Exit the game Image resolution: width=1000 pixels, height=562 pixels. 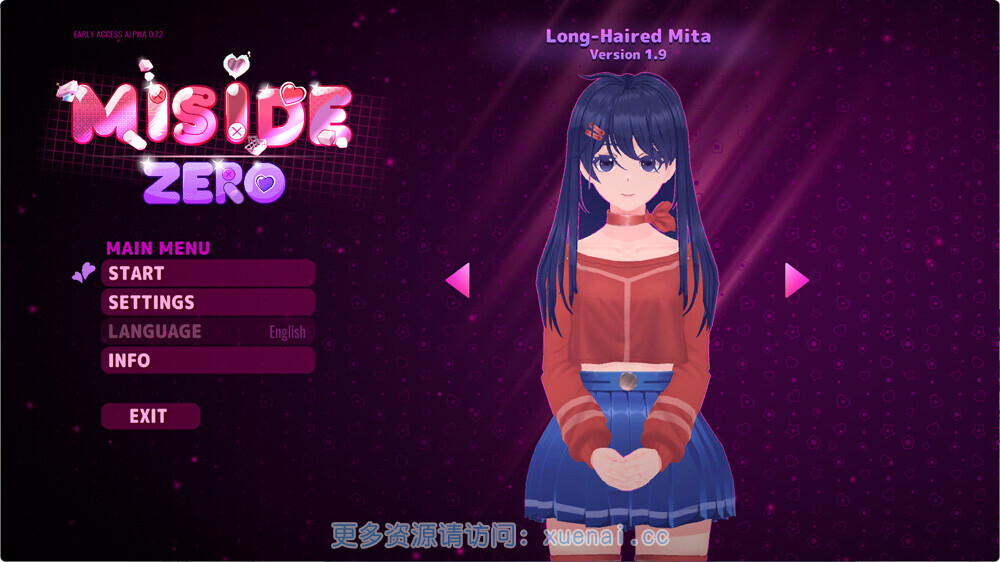point(150,416)
